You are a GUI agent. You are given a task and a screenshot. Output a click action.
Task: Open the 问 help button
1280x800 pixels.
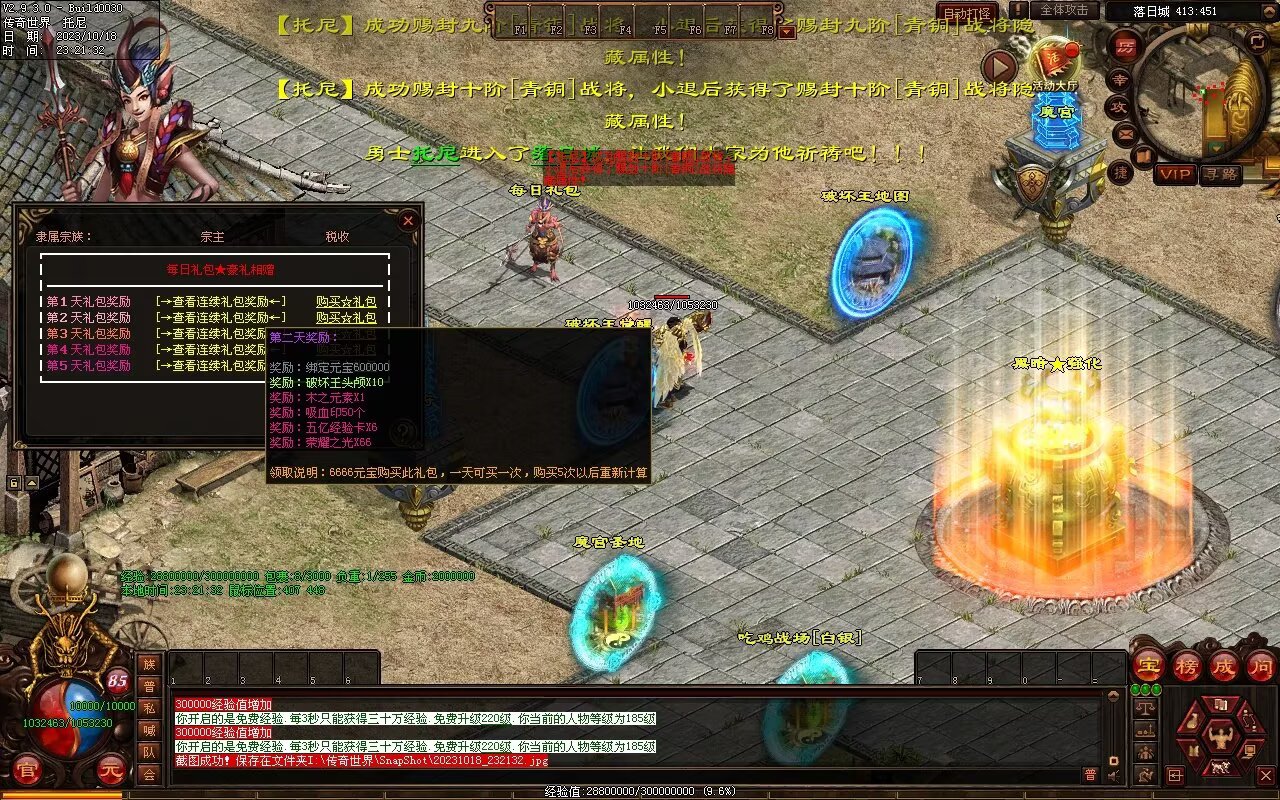click(1261, 665)
